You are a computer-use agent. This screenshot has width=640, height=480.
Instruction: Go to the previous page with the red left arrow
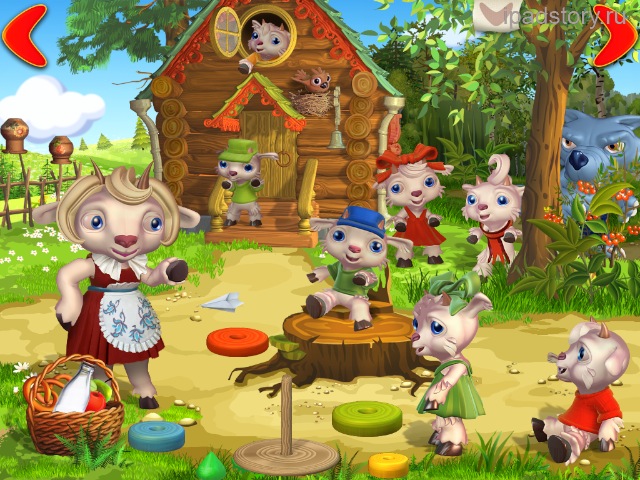[25, 35]
